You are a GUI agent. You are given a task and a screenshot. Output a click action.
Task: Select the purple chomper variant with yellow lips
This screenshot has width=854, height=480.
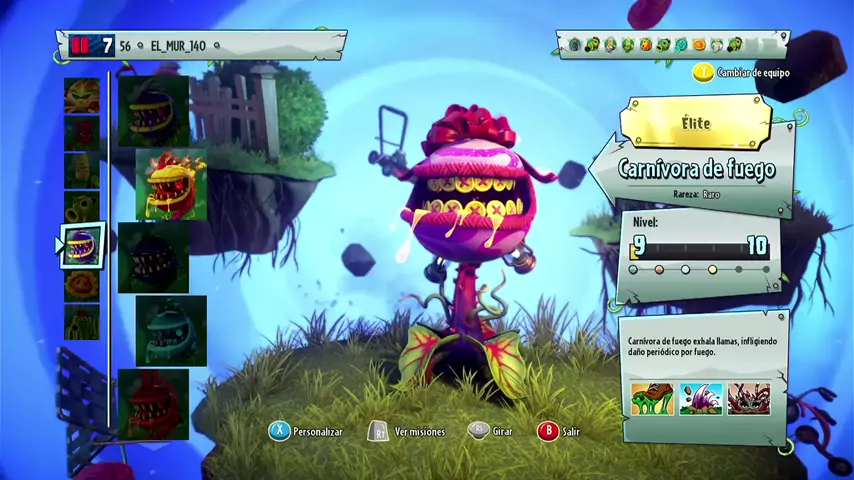click(153, 110)
